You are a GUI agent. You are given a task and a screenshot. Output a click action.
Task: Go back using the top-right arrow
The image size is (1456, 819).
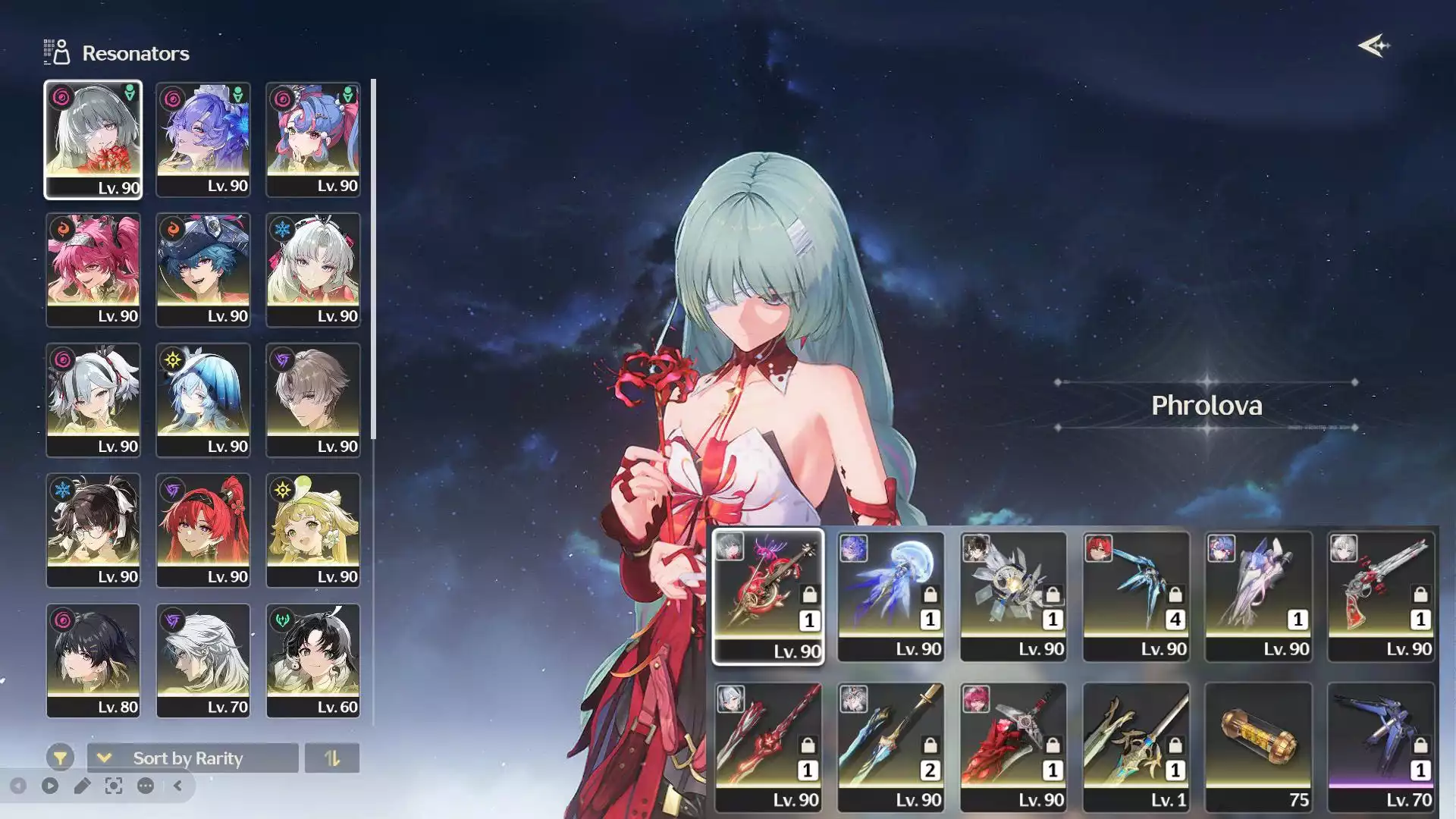(1373, 46)
